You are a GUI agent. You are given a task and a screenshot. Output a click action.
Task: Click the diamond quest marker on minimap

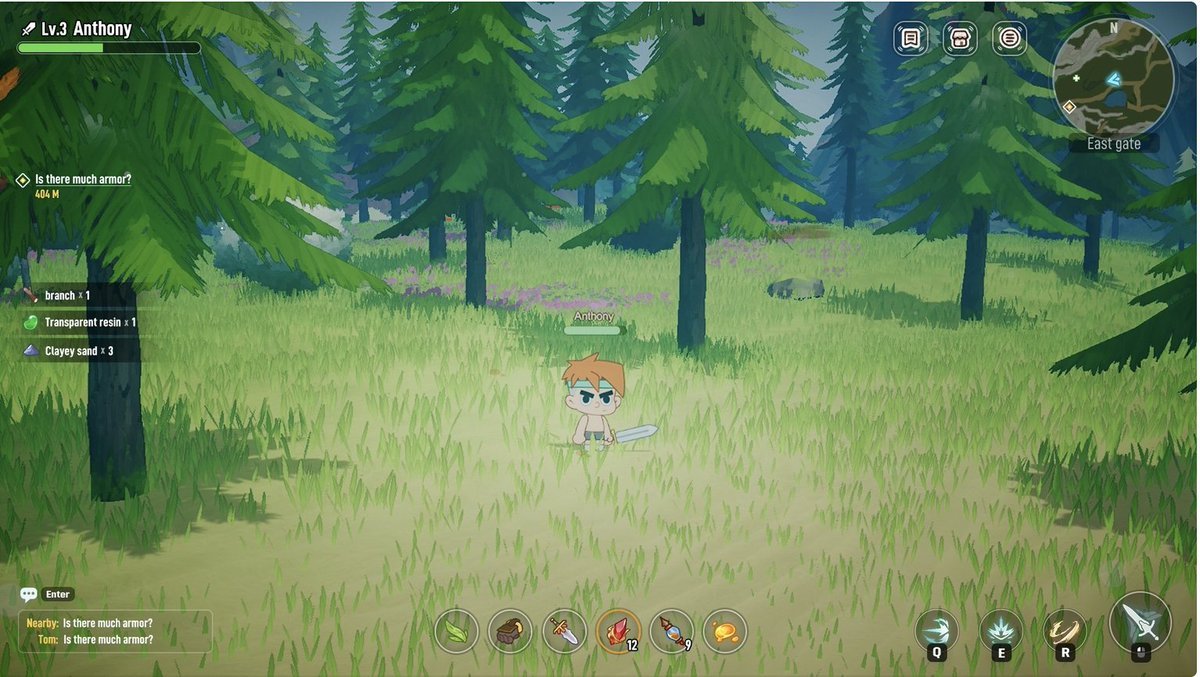(1069, 105)
